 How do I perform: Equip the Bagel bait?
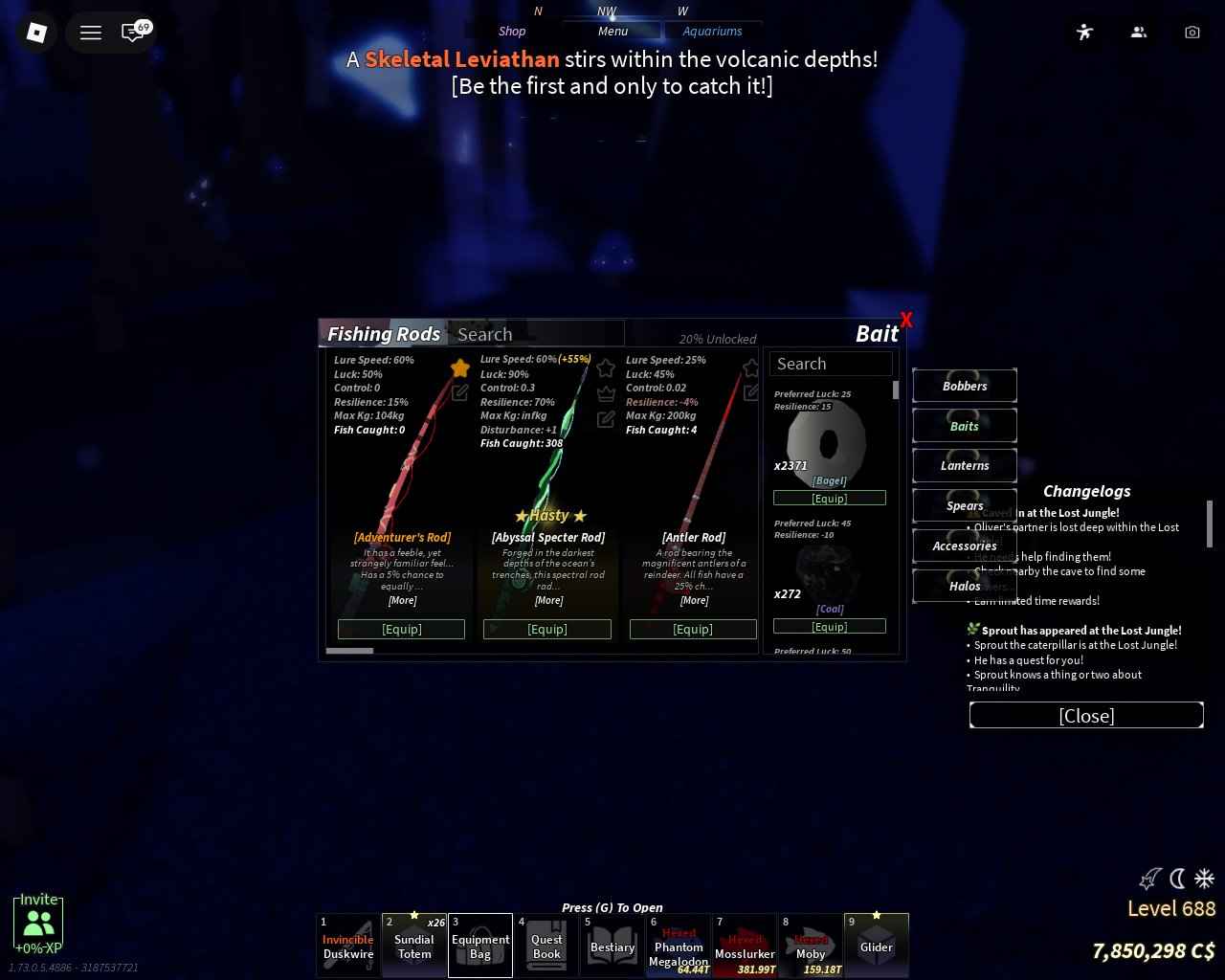pos(829,498)
